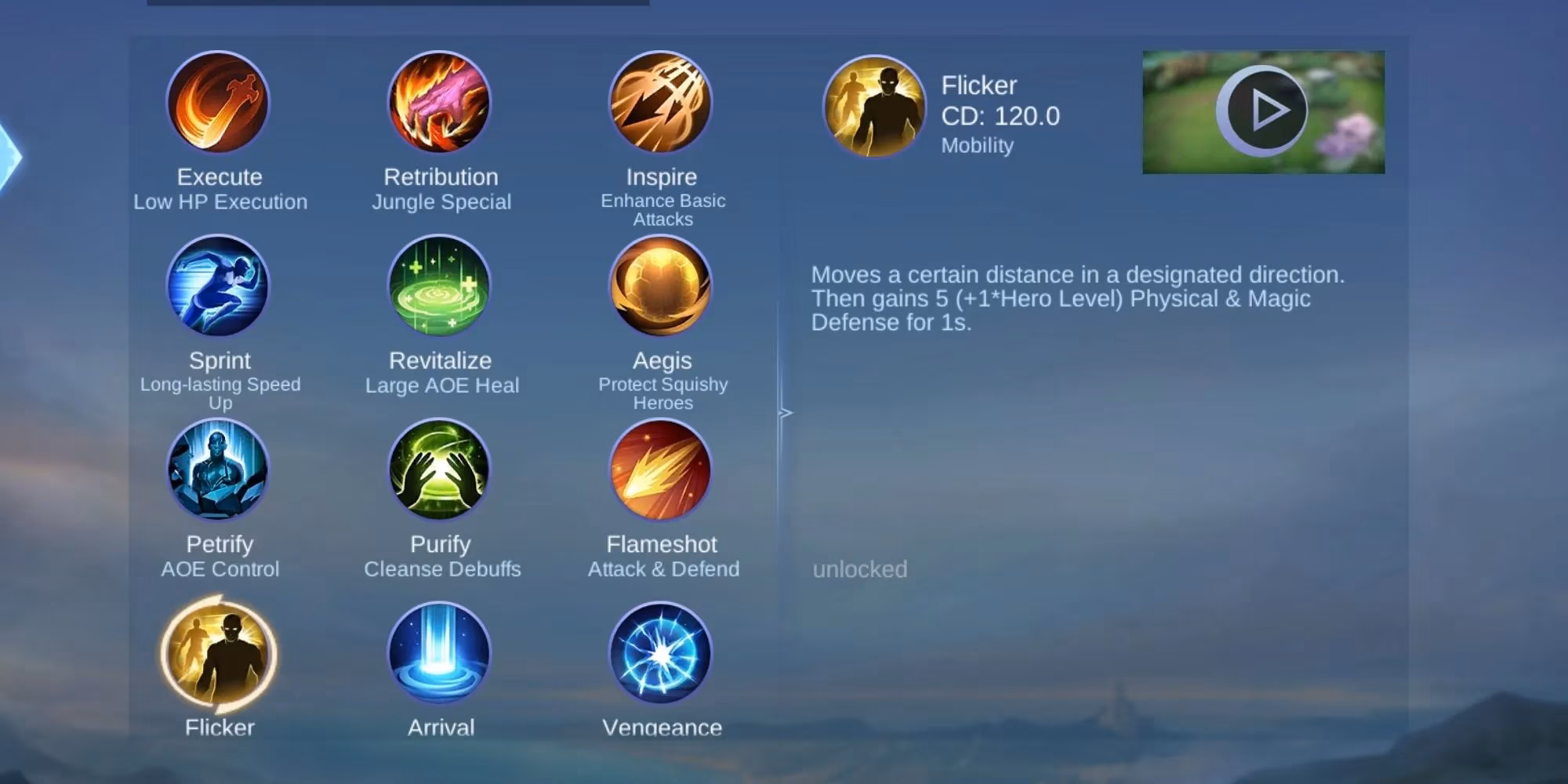Pick the Flameshot spell icon

(661, 471)
